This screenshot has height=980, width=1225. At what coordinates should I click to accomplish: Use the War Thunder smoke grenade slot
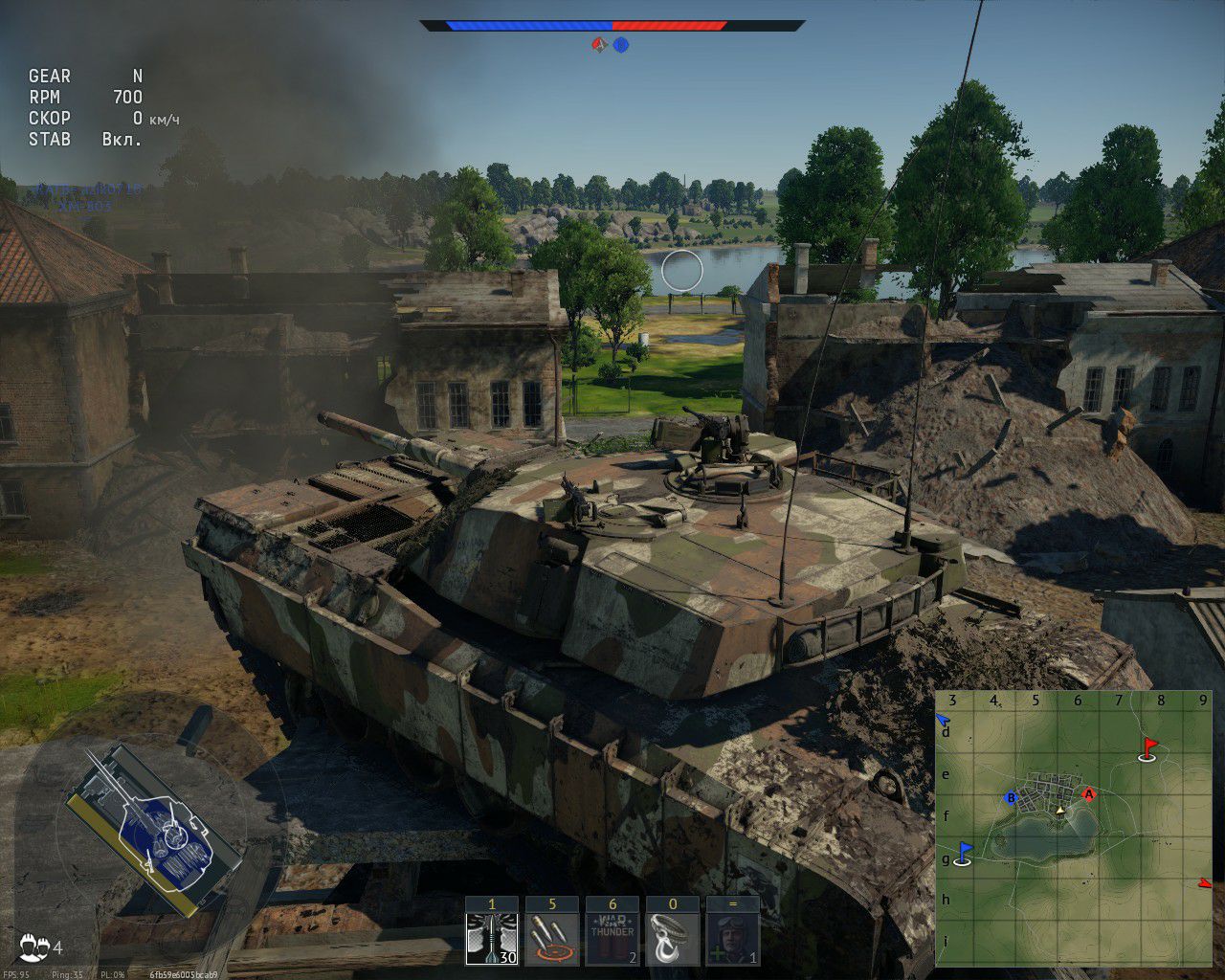point(612,938)
